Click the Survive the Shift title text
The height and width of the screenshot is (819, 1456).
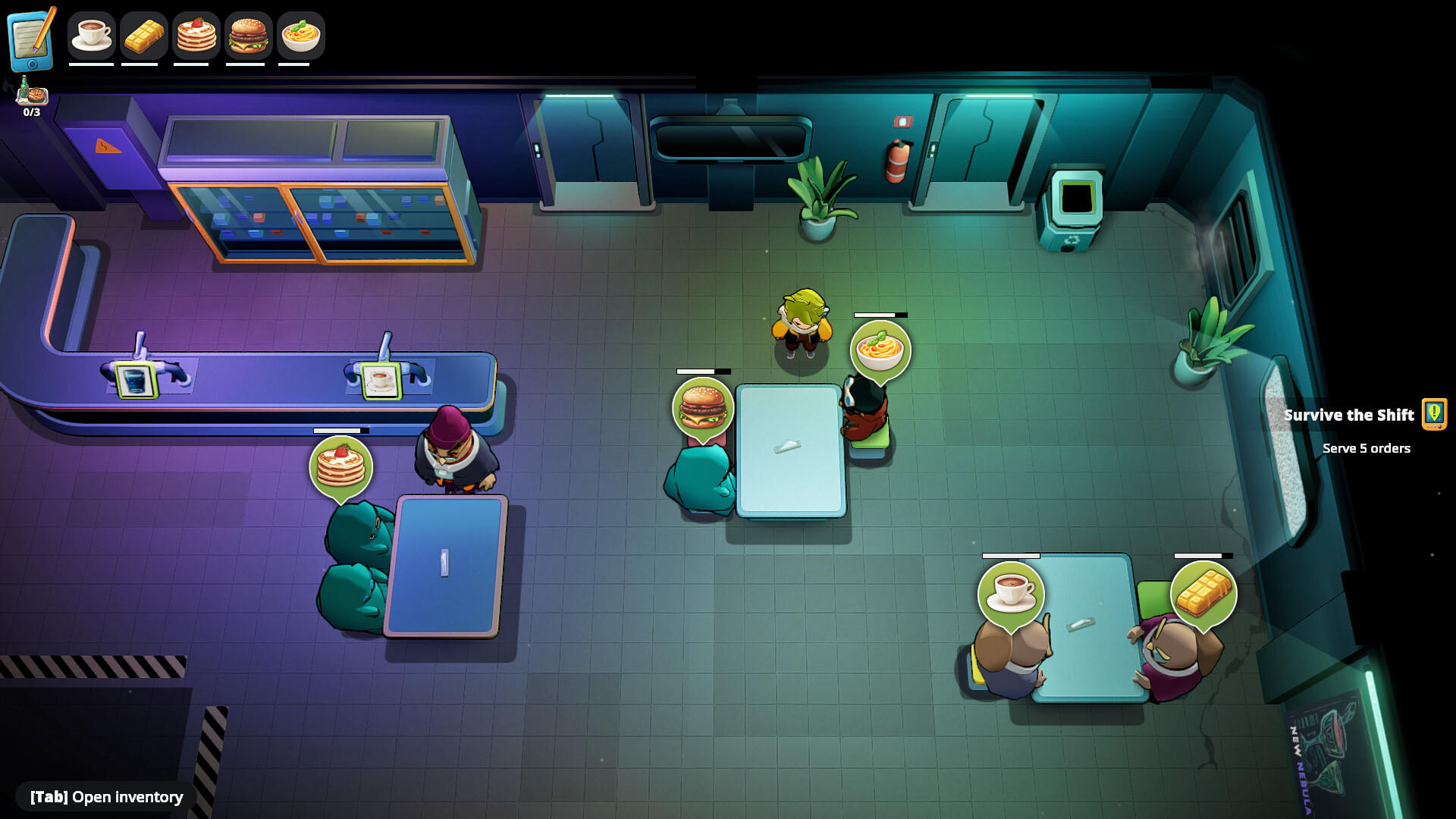tap(1349, 415)
